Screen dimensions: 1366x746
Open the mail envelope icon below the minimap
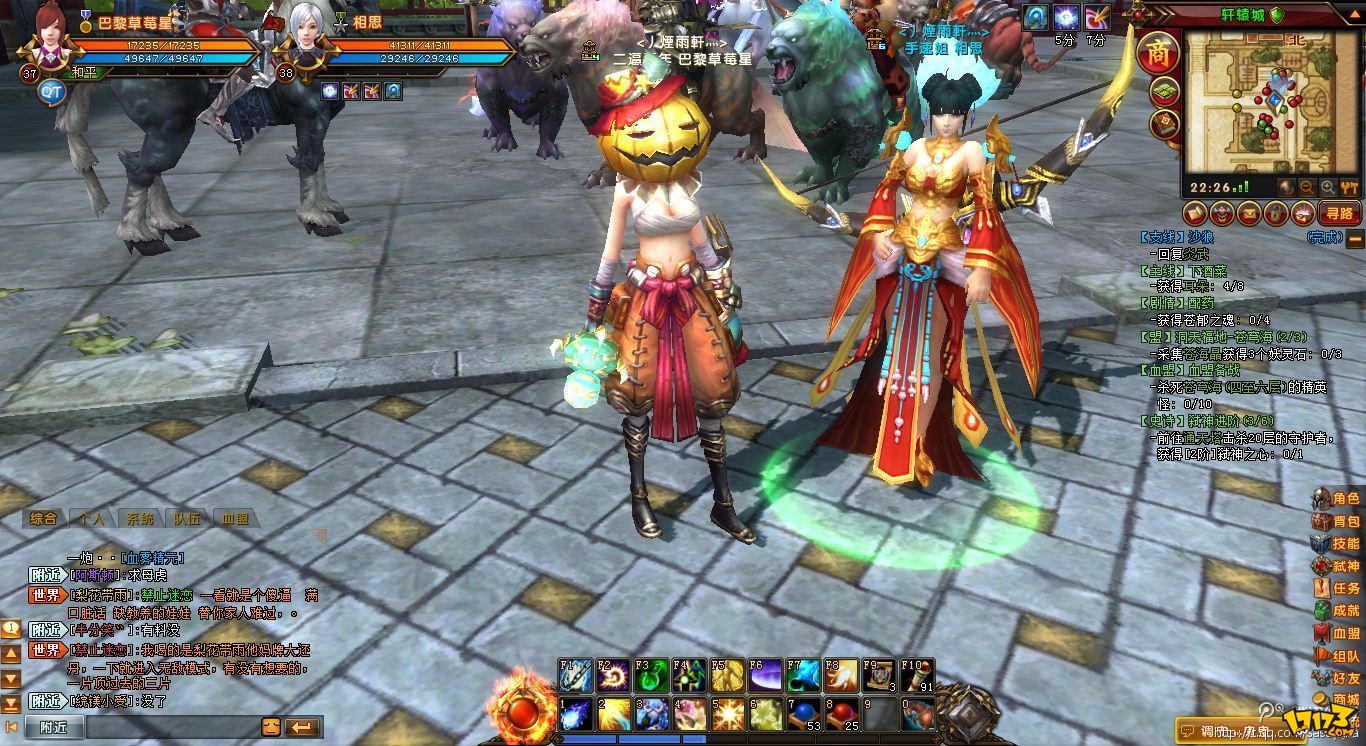point(1248,212)
